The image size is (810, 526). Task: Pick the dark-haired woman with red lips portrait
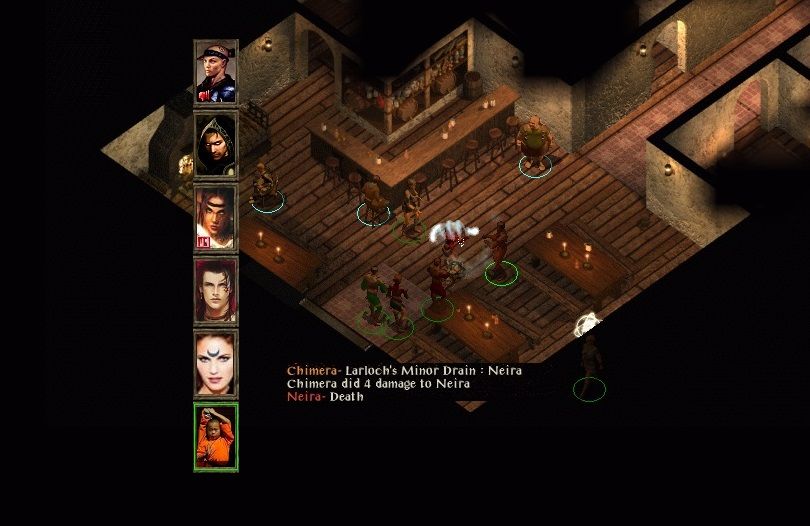pyautogui.click(x=216, y=290)
